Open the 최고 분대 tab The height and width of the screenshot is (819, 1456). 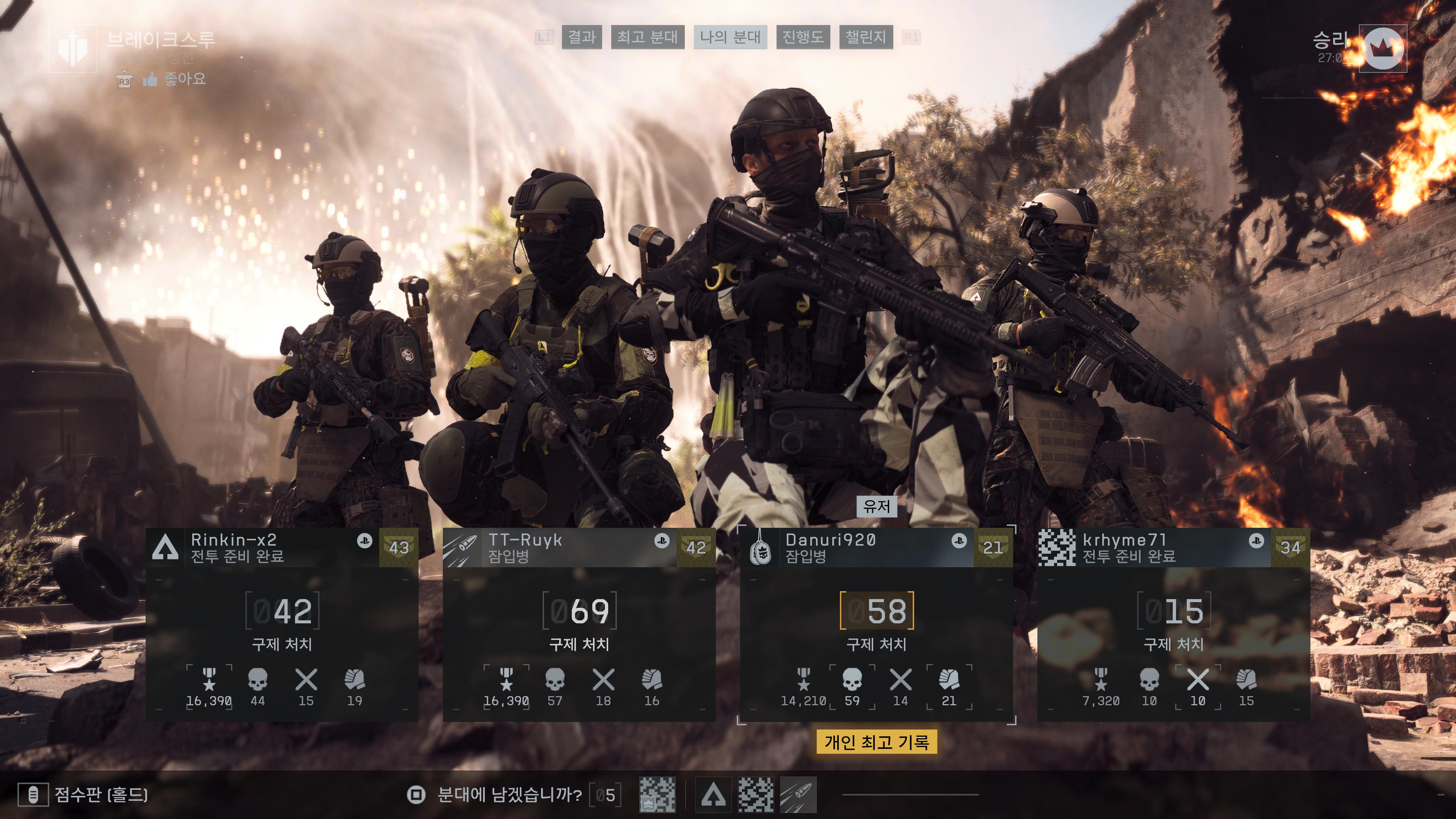pos(647,37)
